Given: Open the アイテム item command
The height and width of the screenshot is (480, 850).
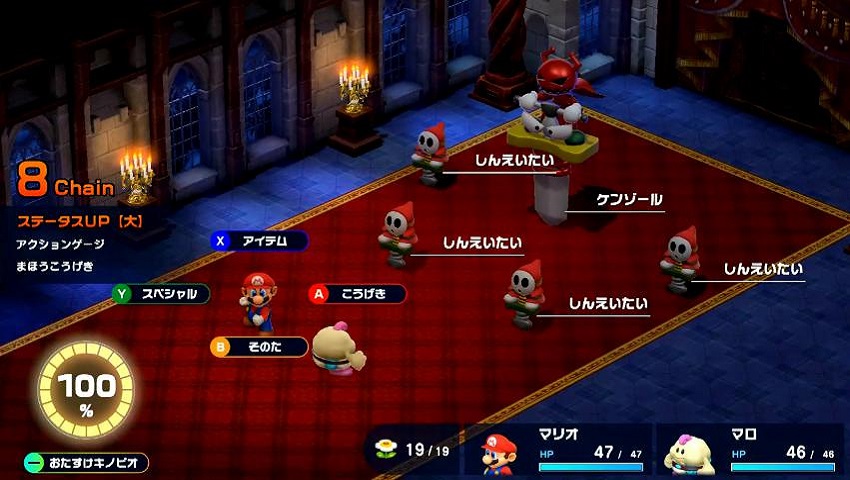Looking at the screenshot, I should pyautogui.click(x=260, y=241).
